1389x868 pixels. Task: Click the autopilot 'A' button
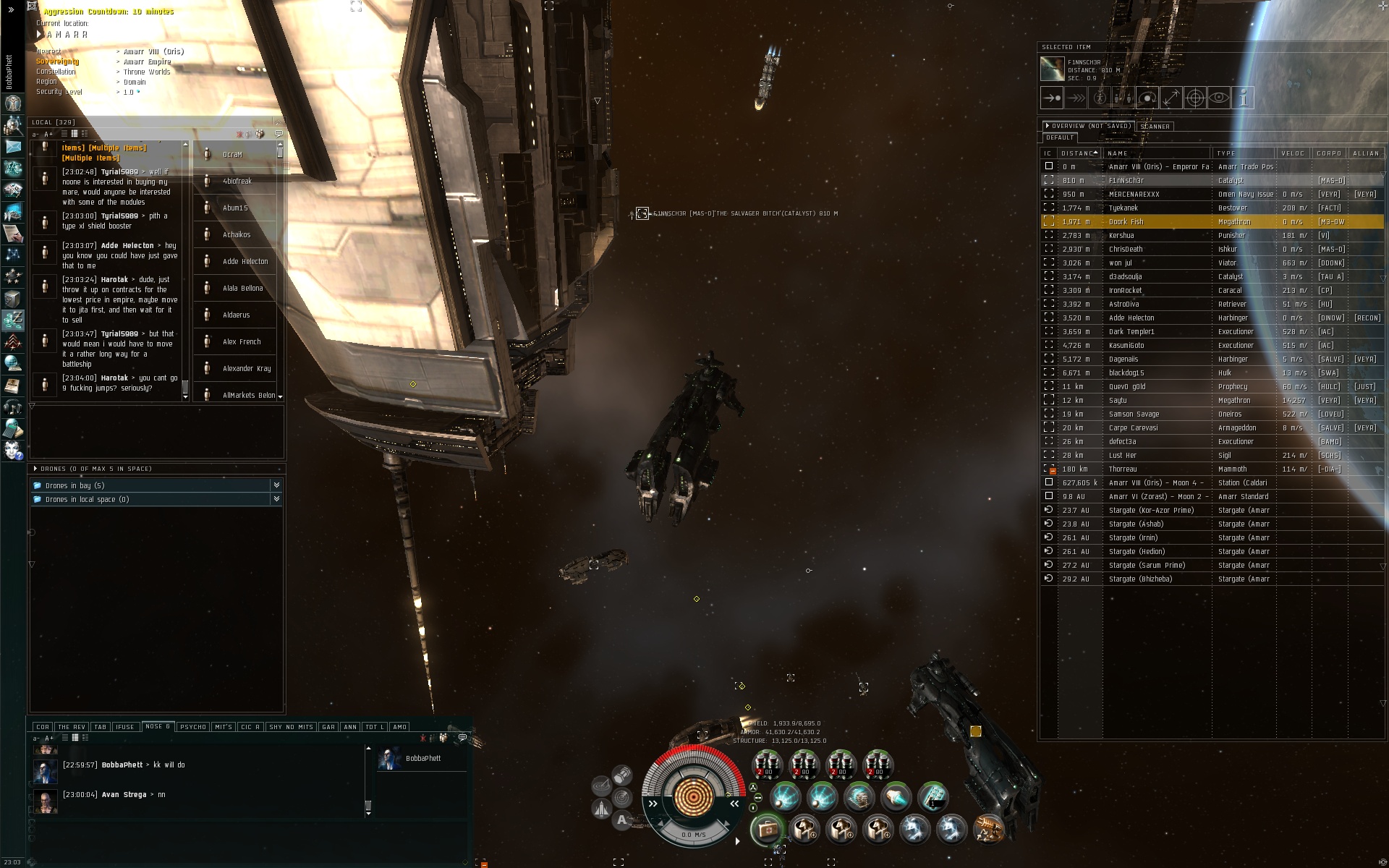click(622, 820)
